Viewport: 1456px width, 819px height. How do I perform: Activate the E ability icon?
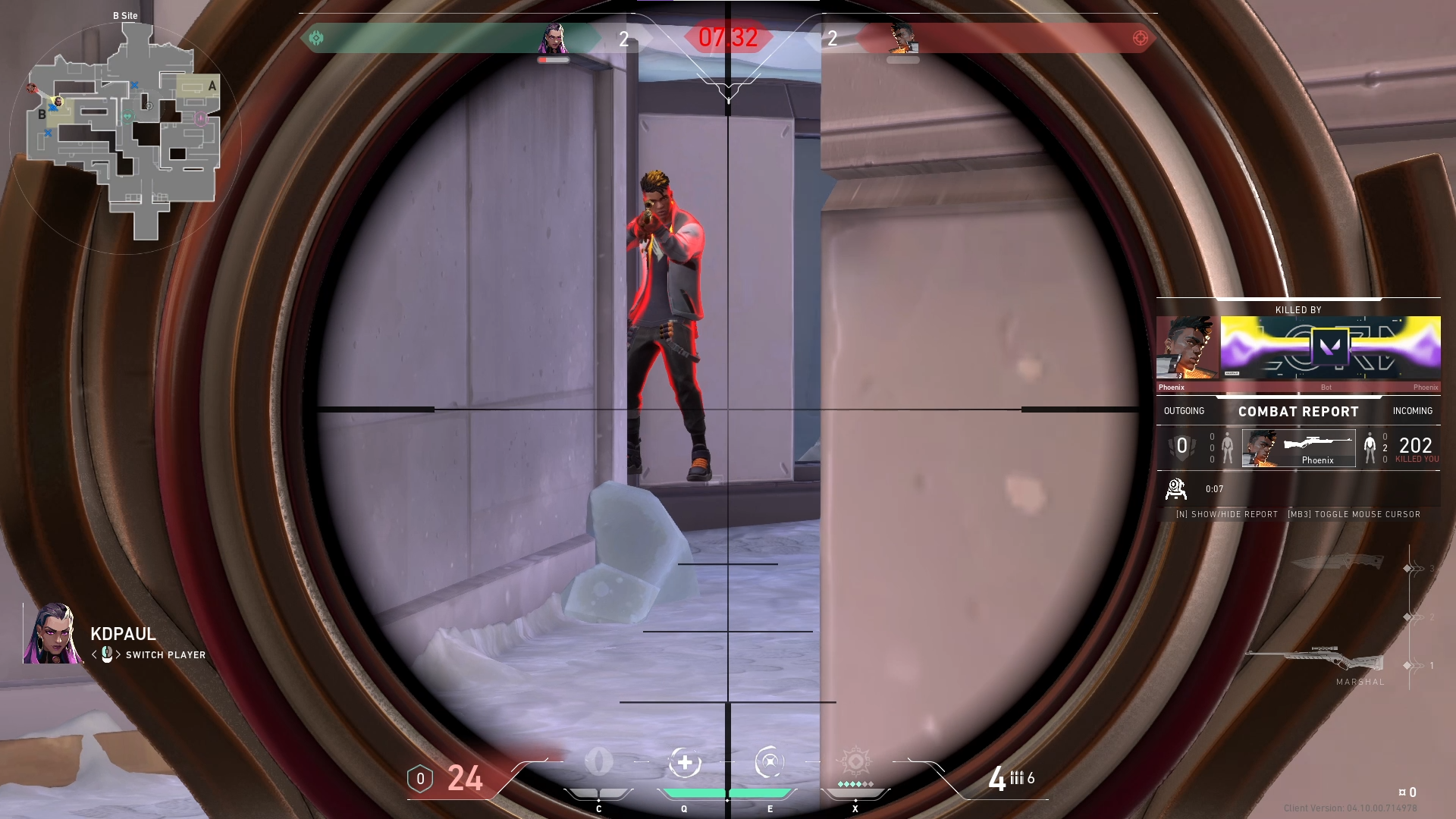click(x=770, y=763)
